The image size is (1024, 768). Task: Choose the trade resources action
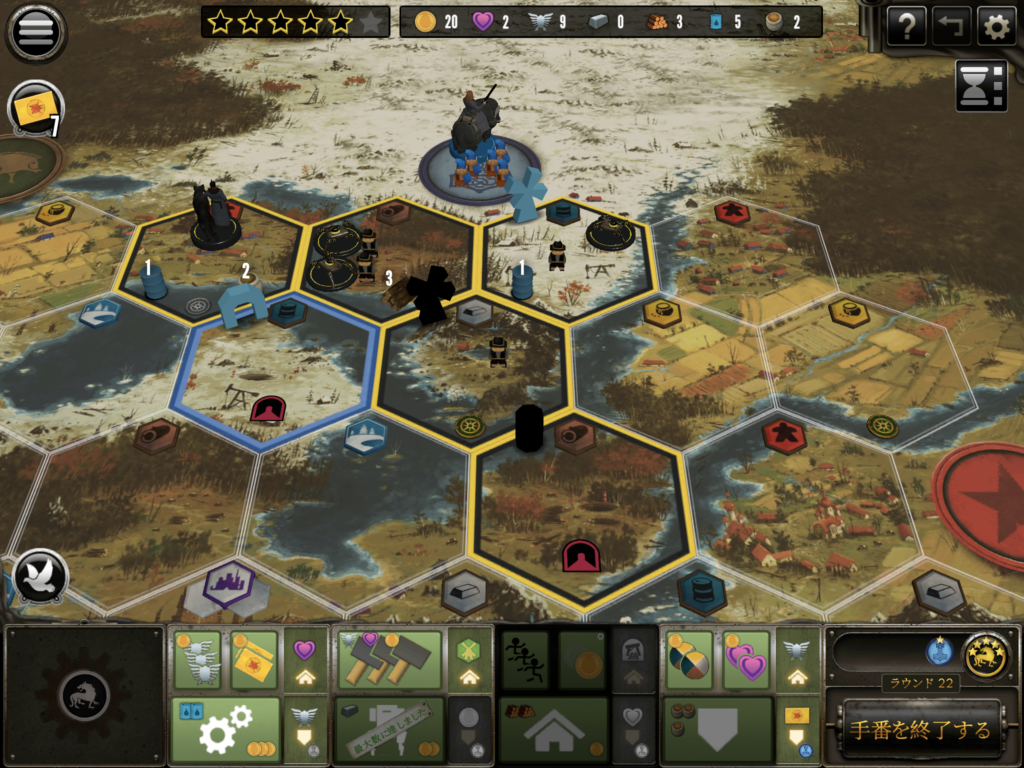pyautogui.click(x=689, y=660)
